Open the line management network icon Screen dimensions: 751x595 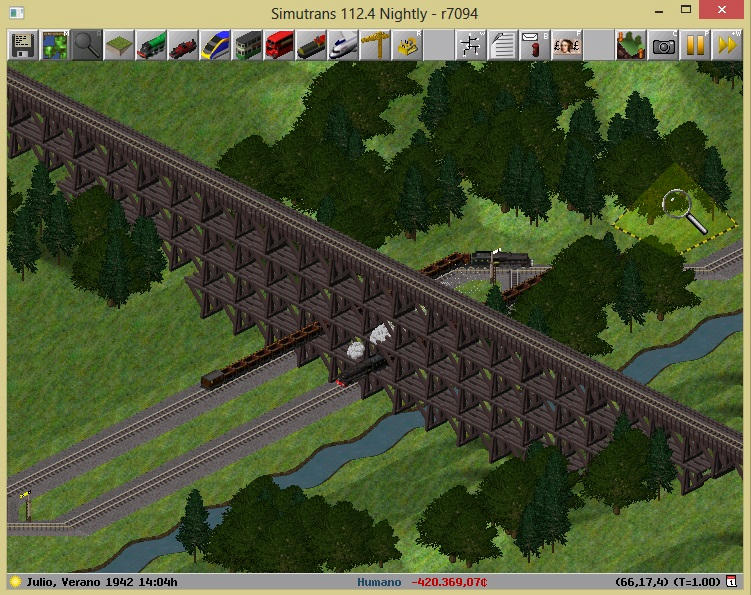(x=471, y=45)
